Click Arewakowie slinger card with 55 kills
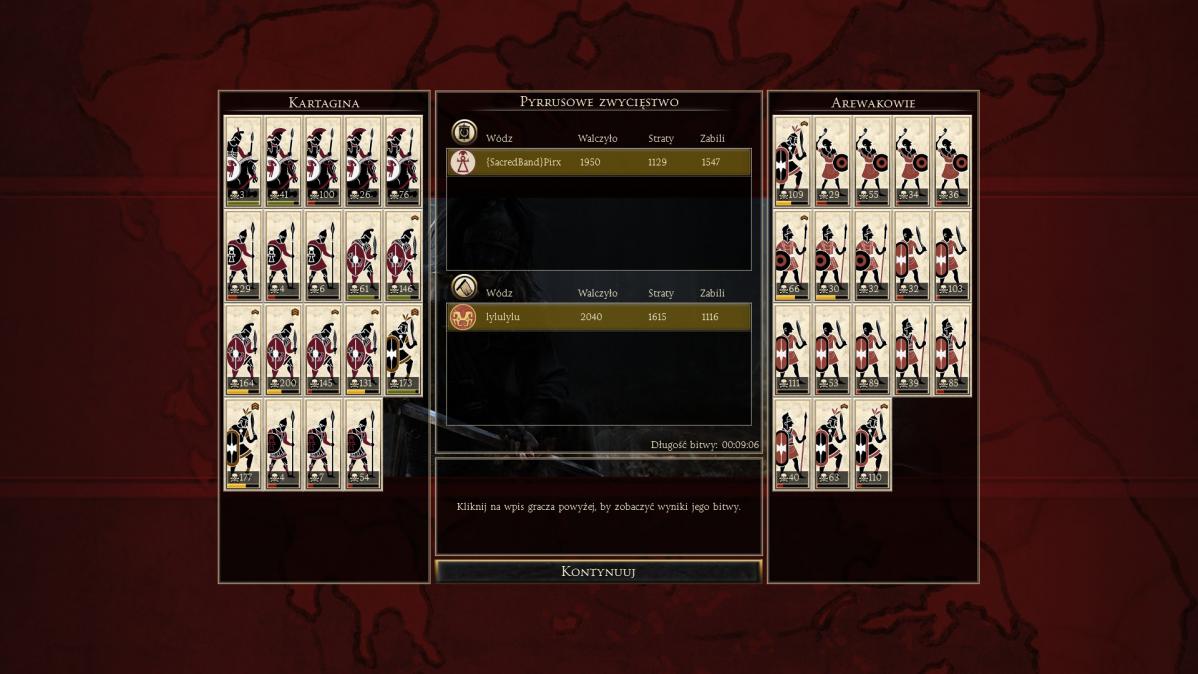The height and width of the screenshot is (674, 1198). [872, 162]
